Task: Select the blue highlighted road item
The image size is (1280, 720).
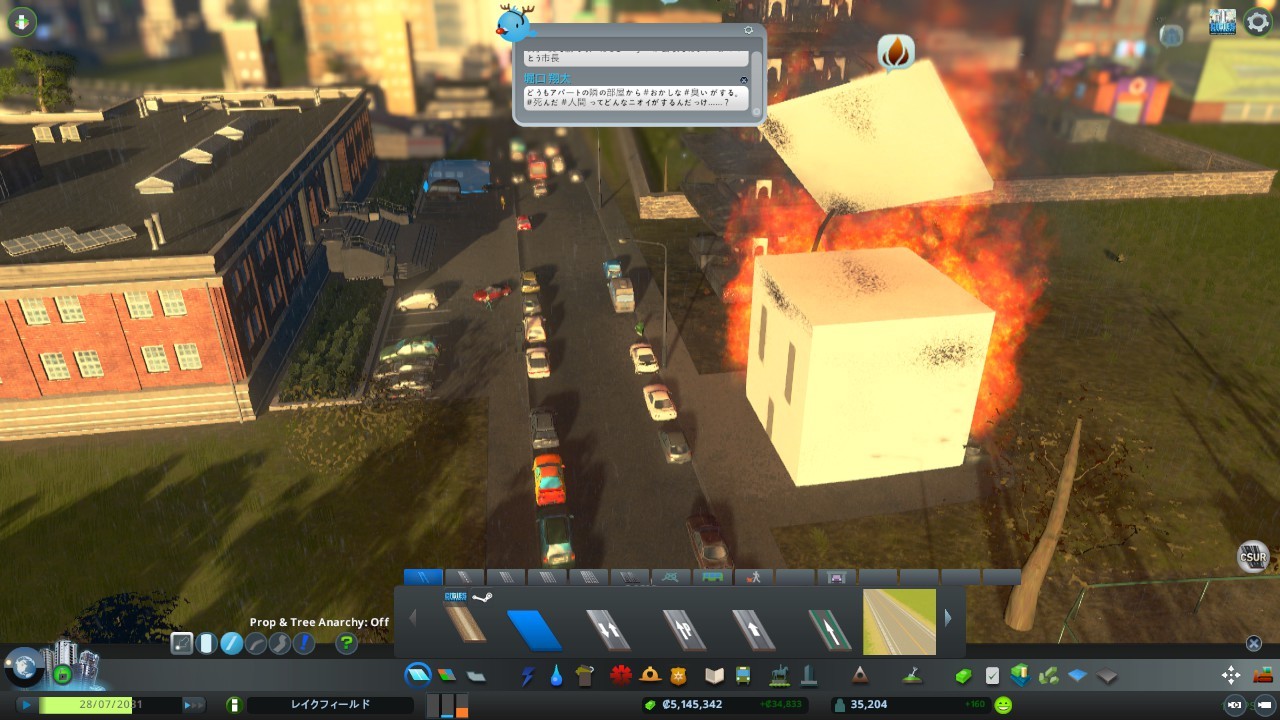Action: [x=534, y=630]
